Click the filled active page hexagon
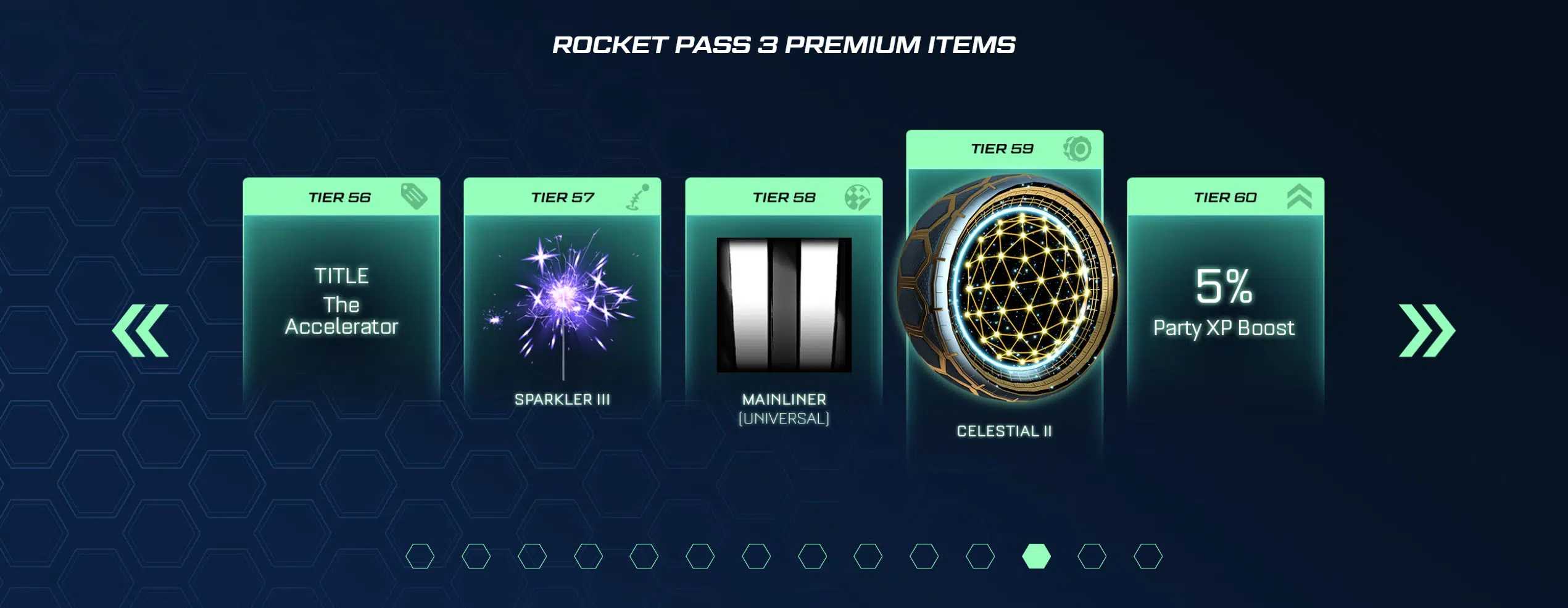 (1036, 556)
